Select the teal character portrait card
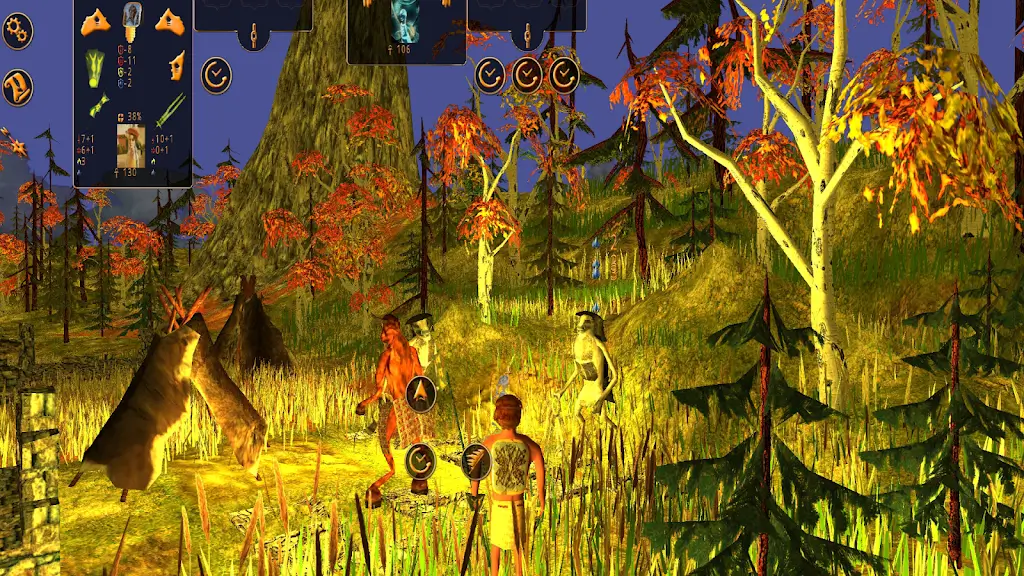 click(406, 21)
